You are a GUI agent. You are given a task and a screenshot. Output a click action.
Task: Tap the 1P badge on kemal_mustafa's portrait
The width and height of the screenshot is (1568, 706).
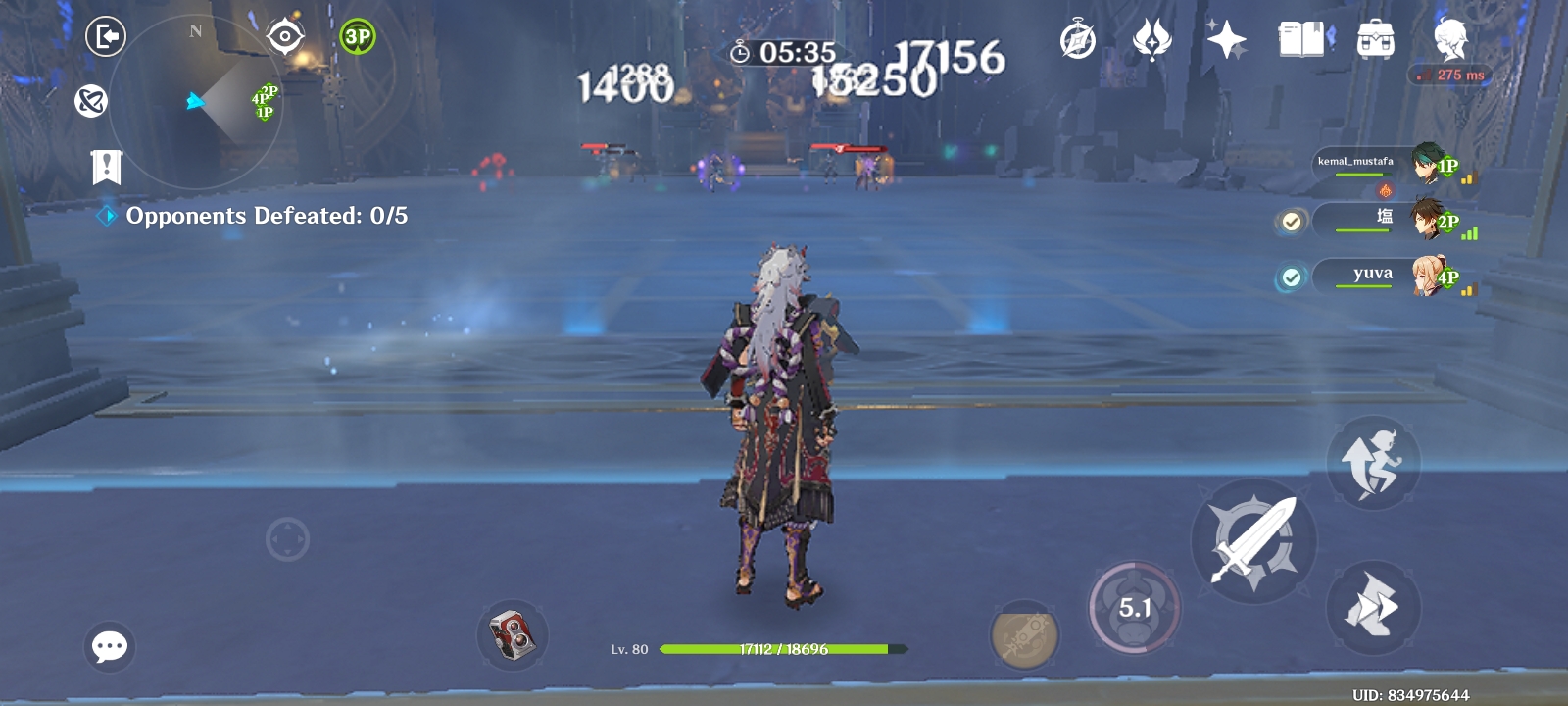coord(1447,167)
